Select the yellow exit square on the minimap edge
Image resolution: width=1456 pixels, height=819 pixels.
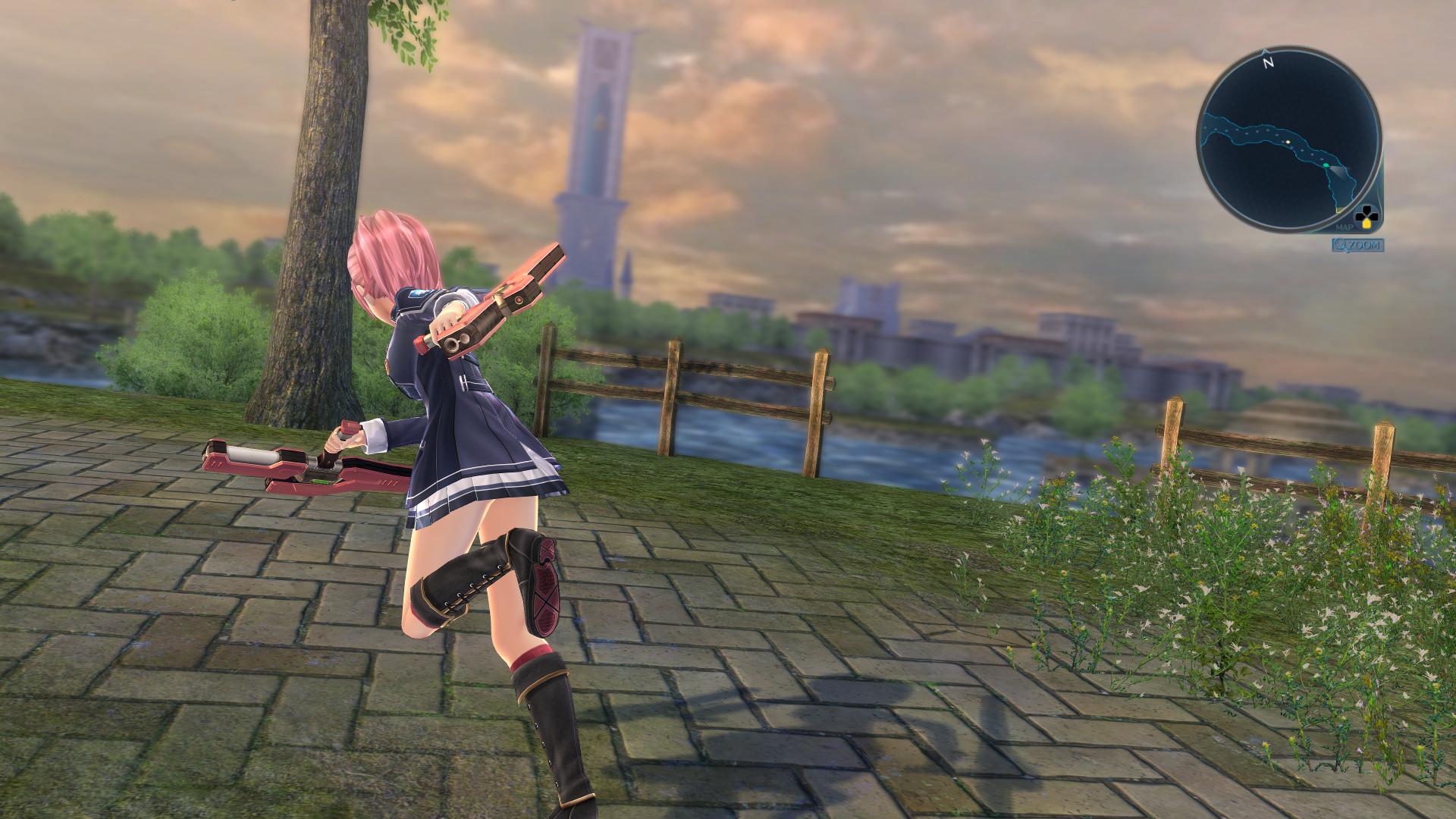click(x=1338, y=210)
